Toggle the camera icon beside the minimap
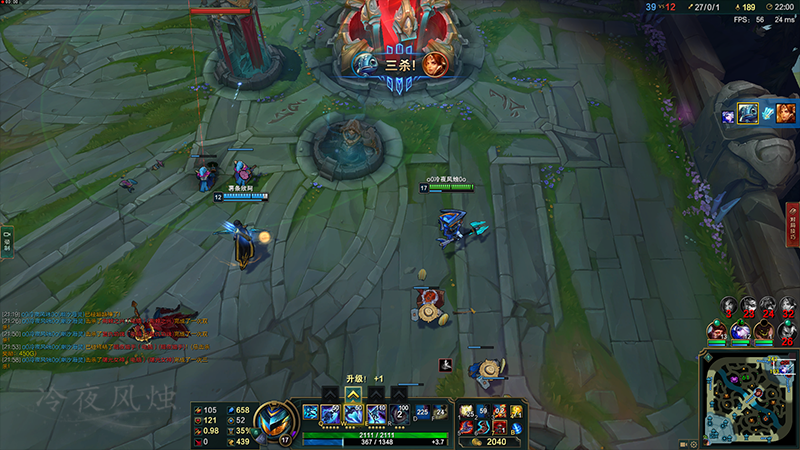Viewport: 800px width, 450px height. pos(685,443)
